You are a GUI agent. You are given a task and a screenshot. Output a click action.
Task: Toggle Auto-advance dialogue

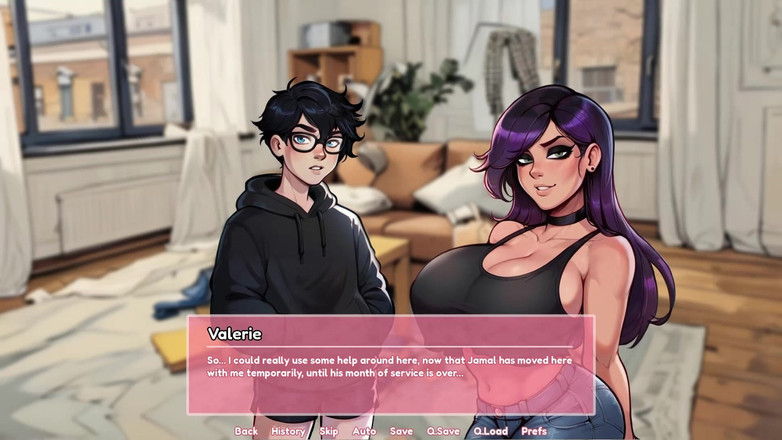pyautogui.click(x=364, y=431)
